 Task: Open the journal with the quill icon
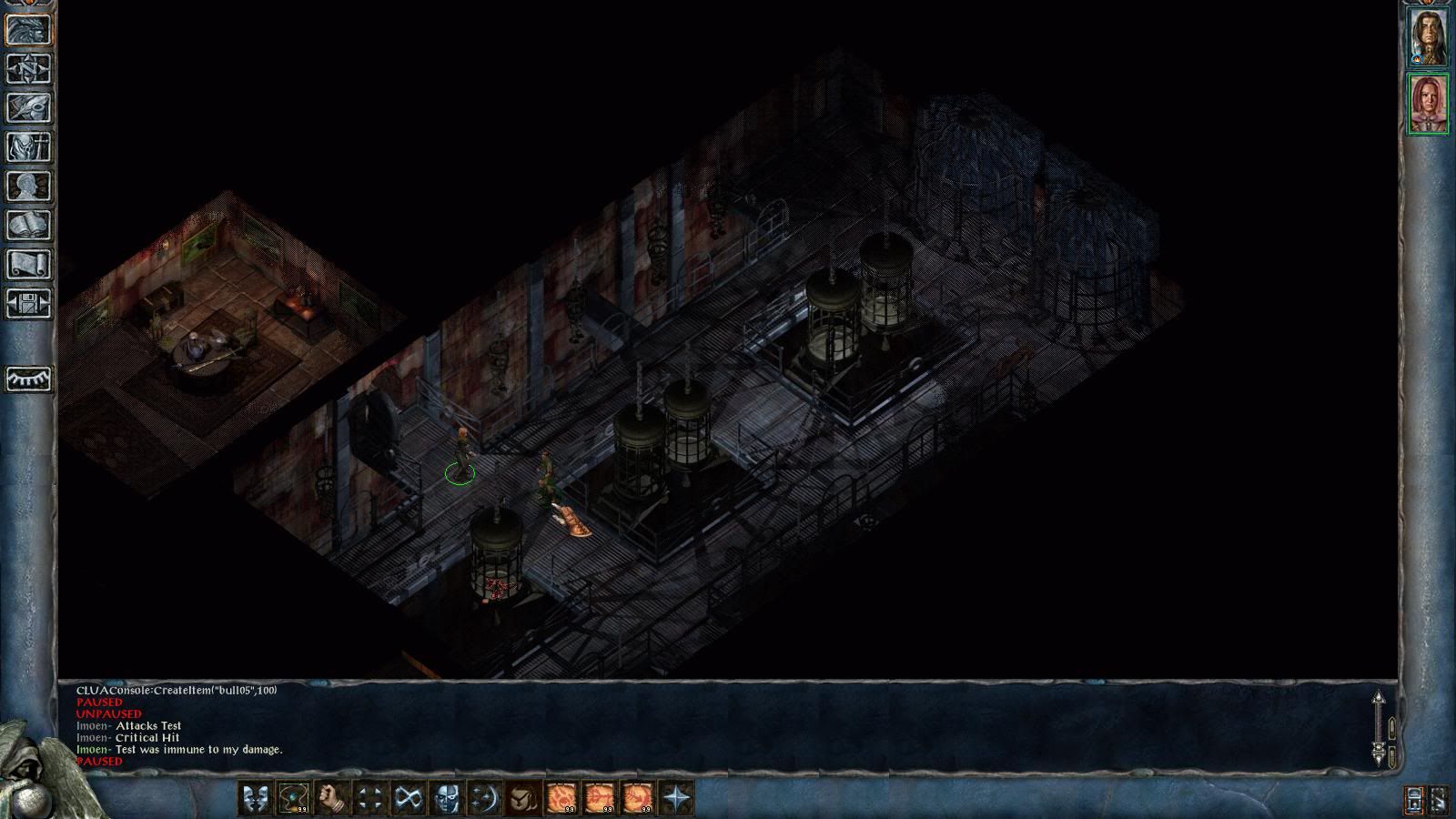[28, 108]
